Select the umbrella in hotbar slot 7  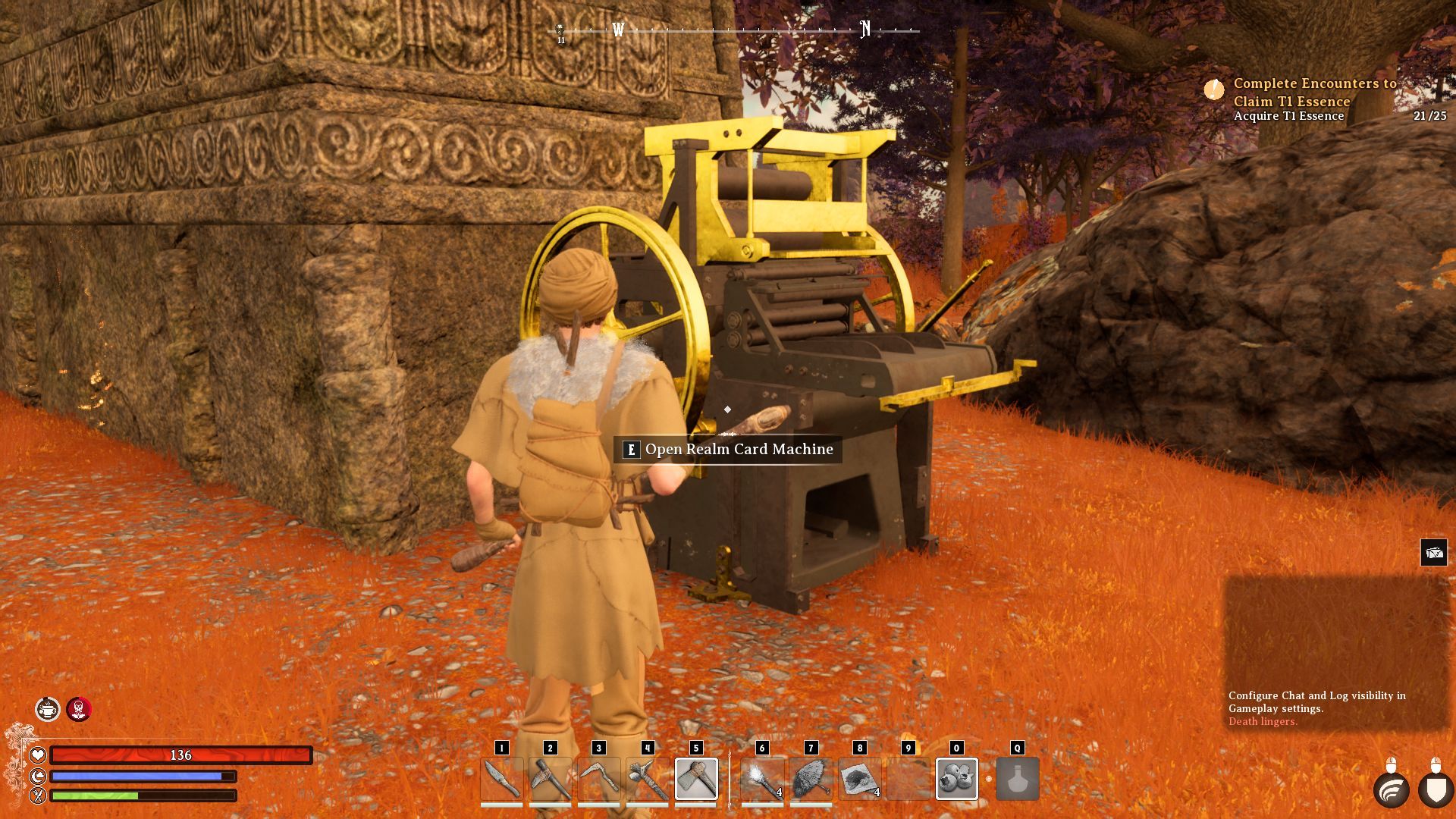(x=811, y=778)
